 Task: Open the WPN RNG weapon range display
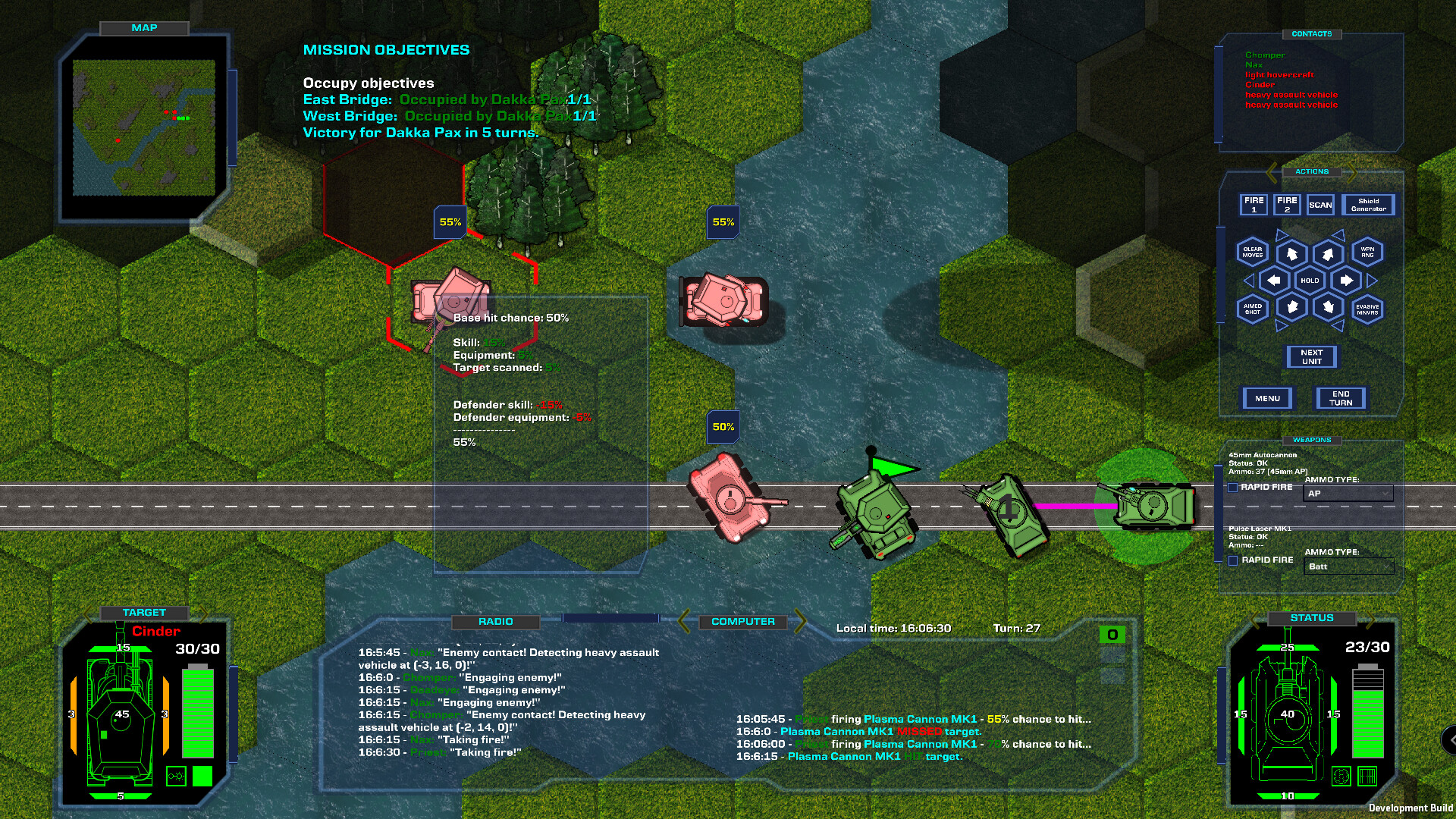pyautogui.click(x=1368, y=253)
